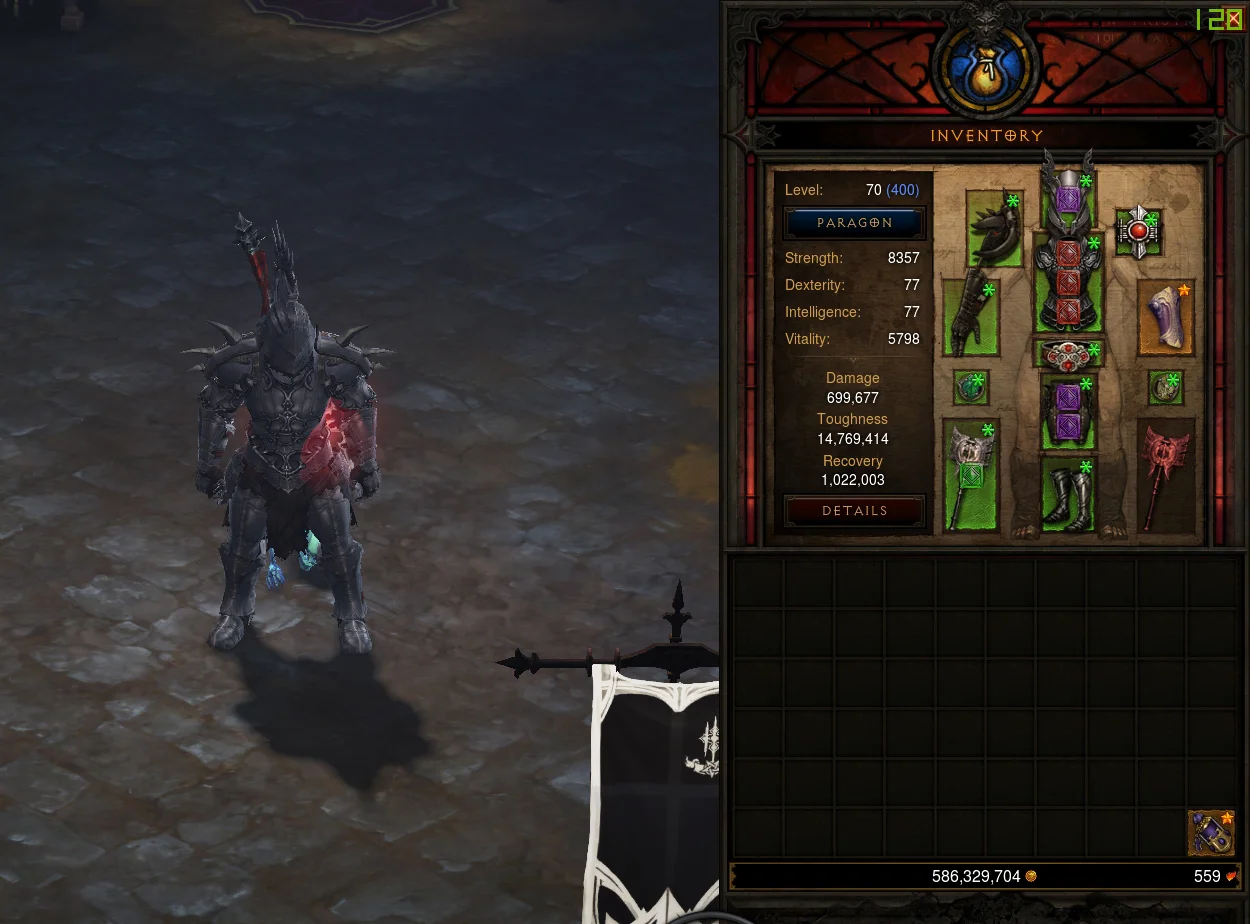
Task: Pick the left ring slot
Action: click(x=970, y=388)
